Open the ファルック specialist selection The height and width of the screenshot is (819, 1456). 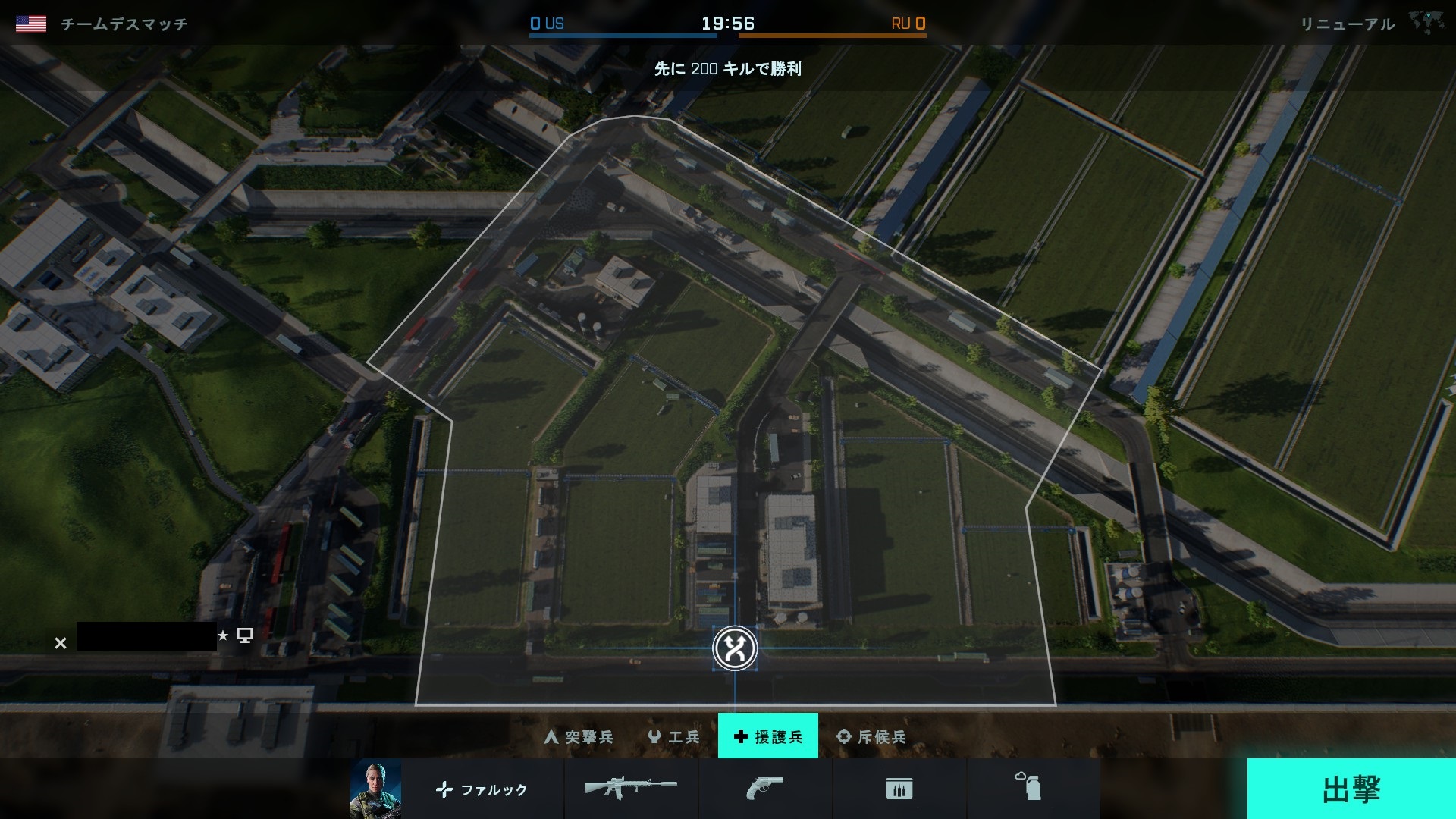point(482,789)
